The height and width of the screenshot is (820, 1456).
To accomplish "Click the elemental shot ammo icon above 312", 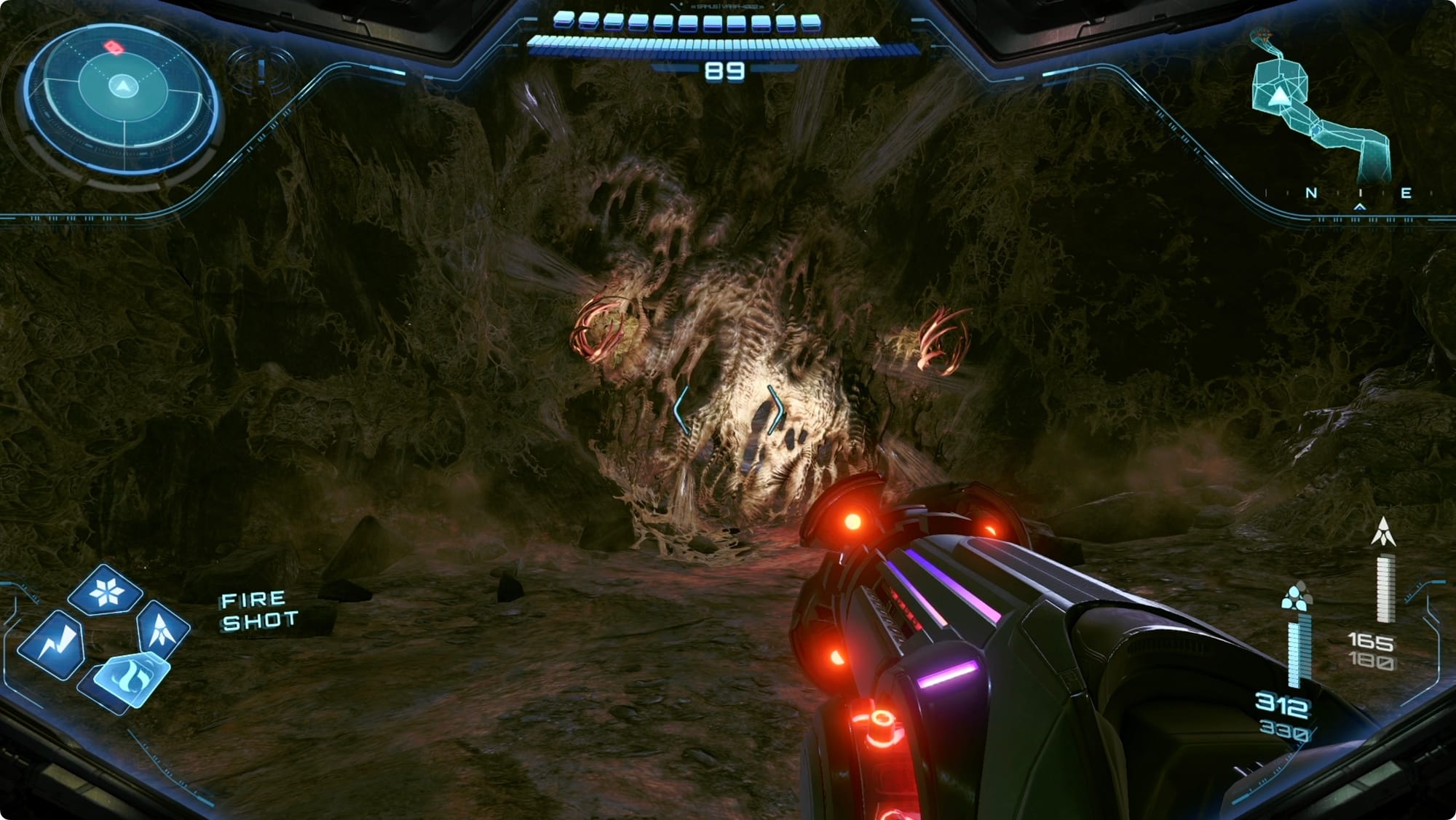I will (x=1294, y=597).
